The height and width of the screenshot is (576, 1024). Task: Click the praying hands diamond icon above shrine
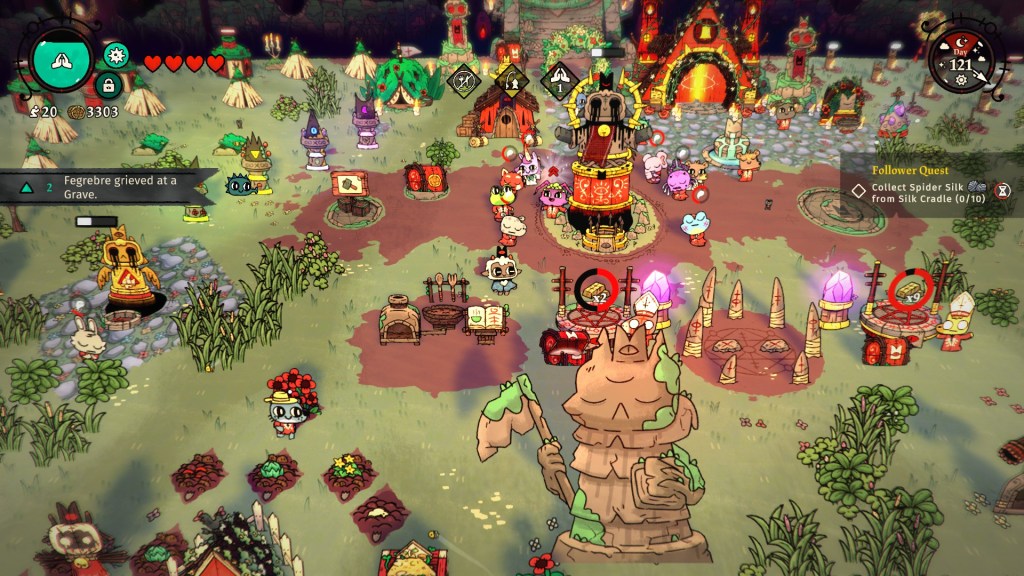pos(559,81)
